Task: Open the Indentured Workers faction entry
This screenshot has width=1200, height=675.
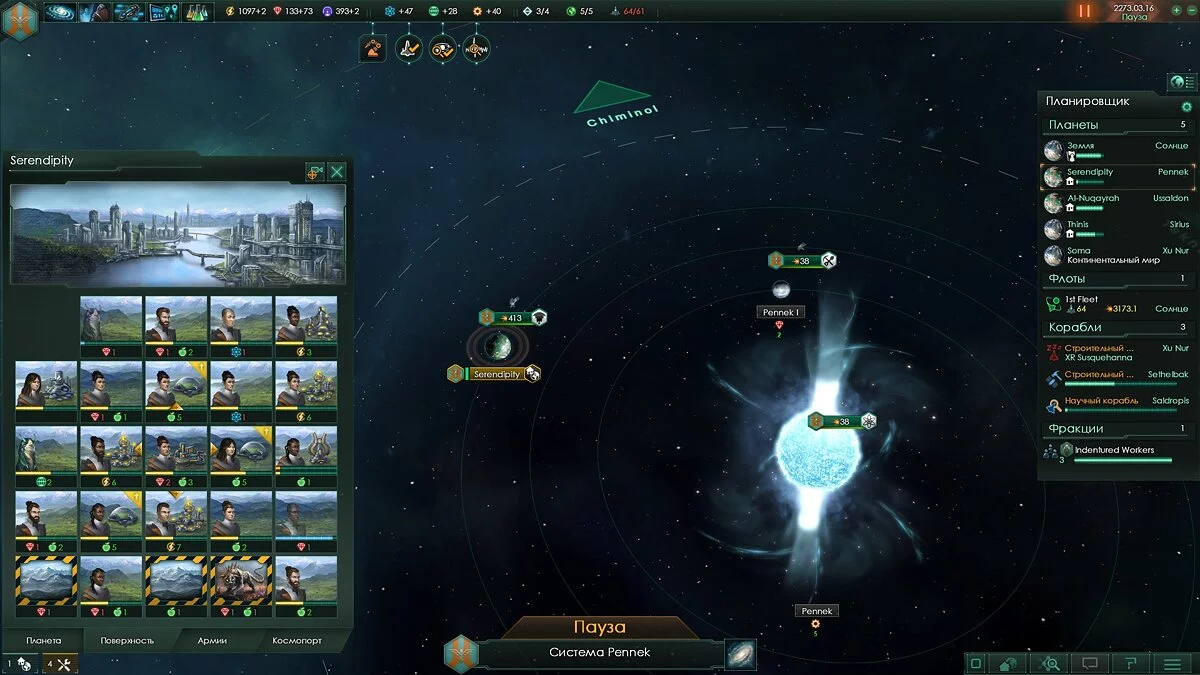Action: (1115, 452)
